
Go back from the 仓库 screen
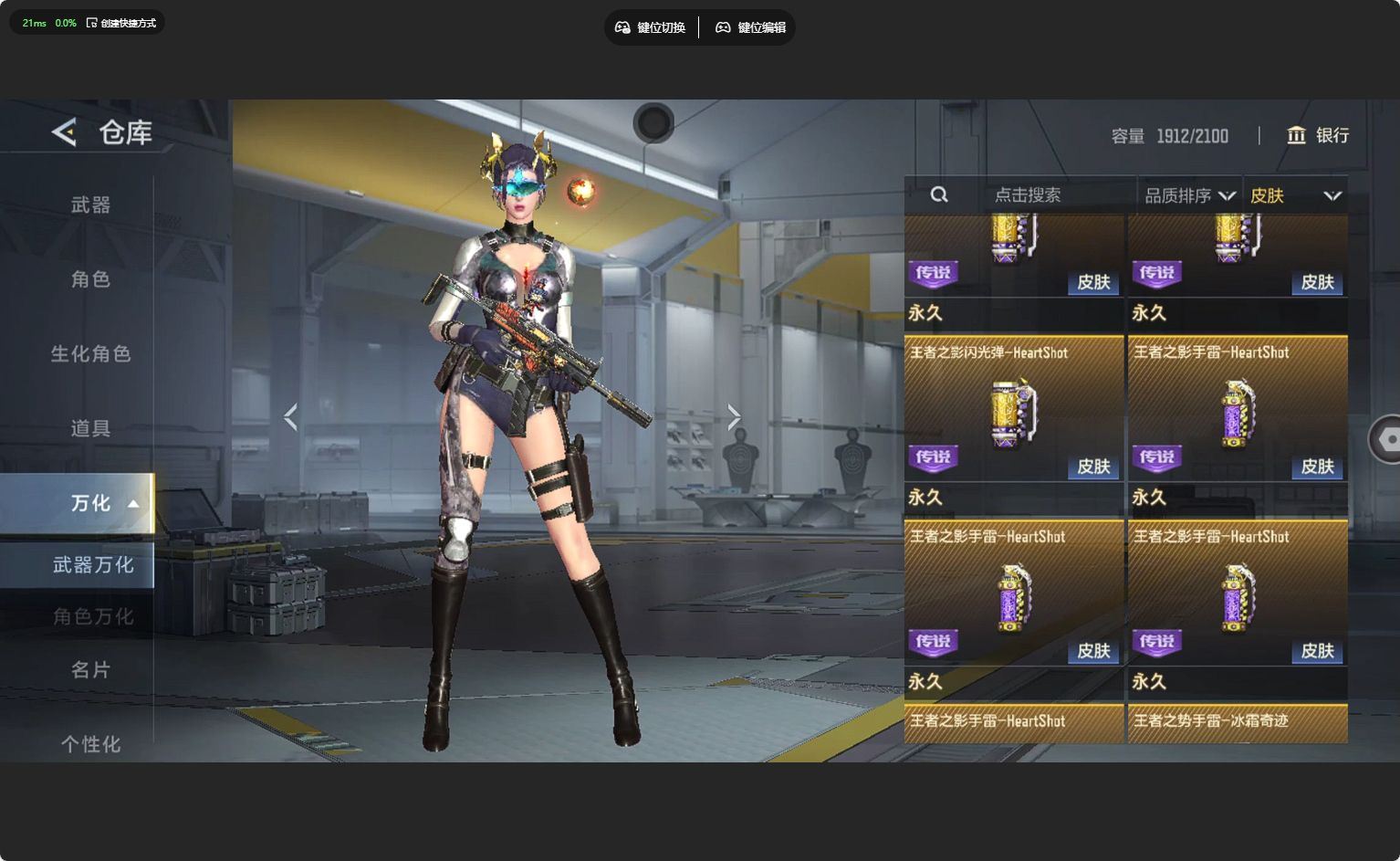click(64, 132)
